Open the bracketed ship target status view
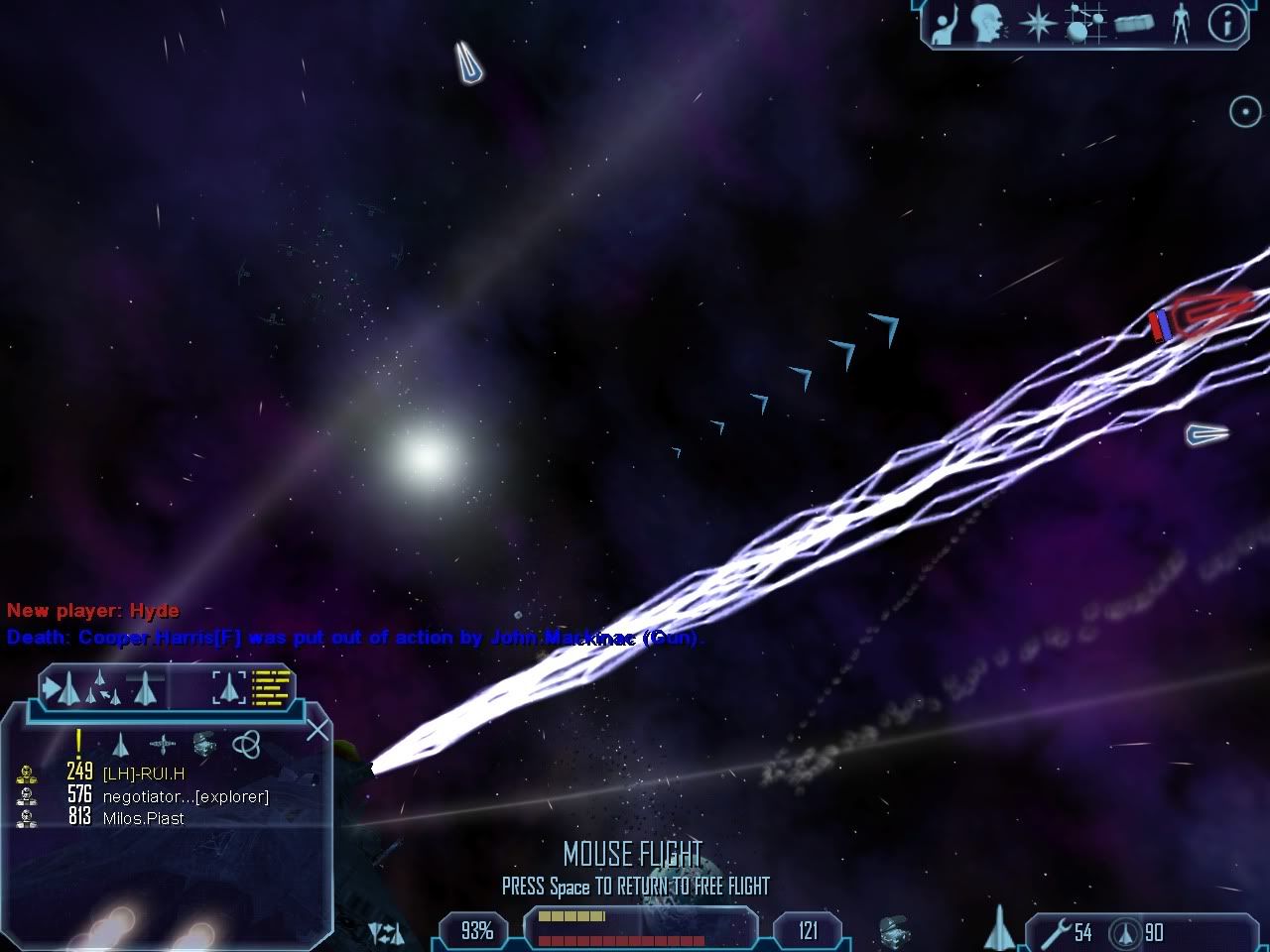The height and width of the screenshot is (952, 1270). [x=229, y=686]
